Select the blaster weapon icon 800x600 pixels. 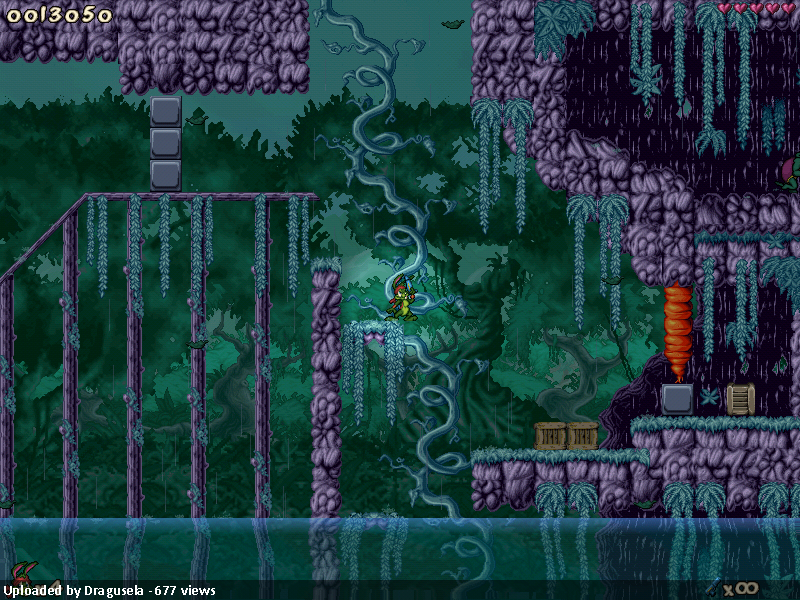pos(712,587)
